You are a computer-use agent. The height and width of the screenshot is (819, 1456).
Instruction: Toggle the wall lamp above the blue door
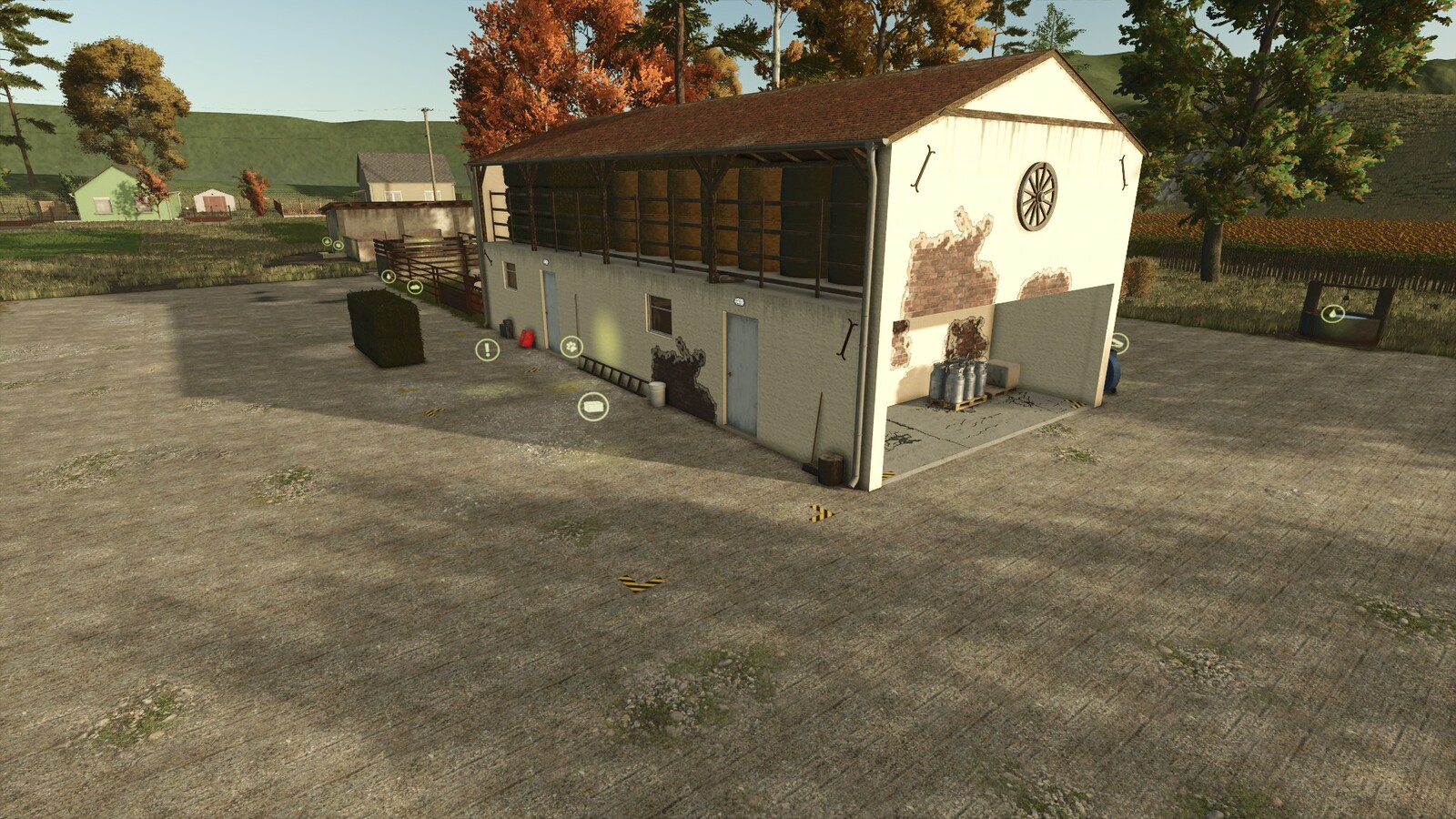(546, 261)
